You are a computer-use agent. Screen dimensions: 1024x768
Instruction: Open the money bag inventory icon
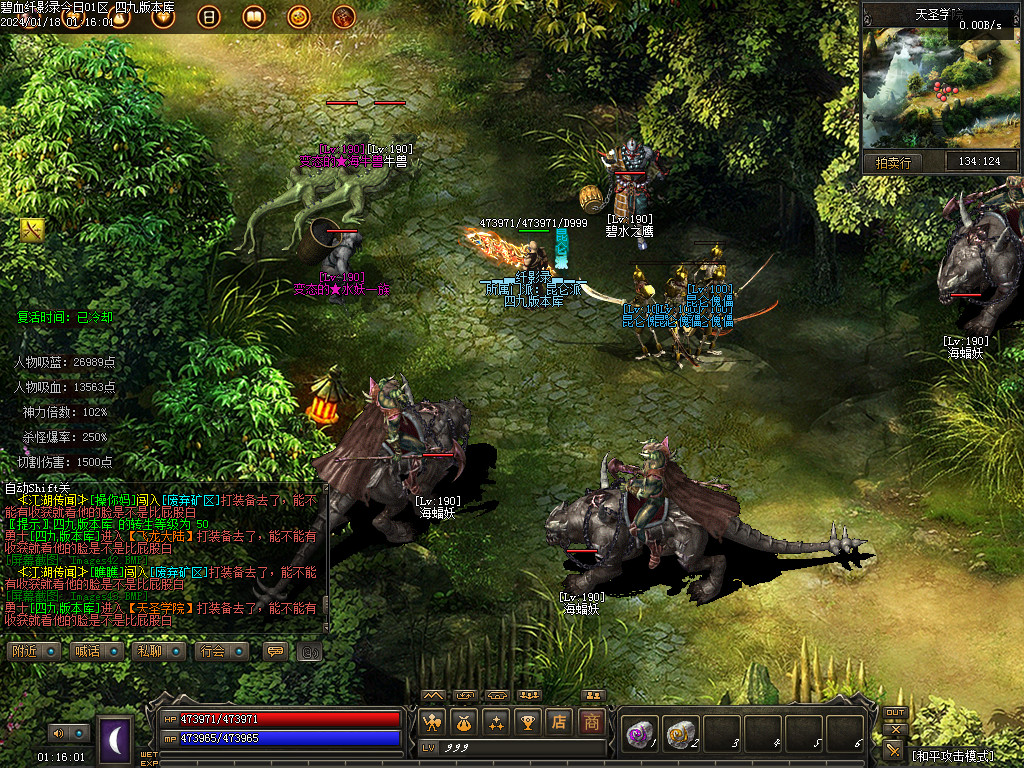(464, 722)
